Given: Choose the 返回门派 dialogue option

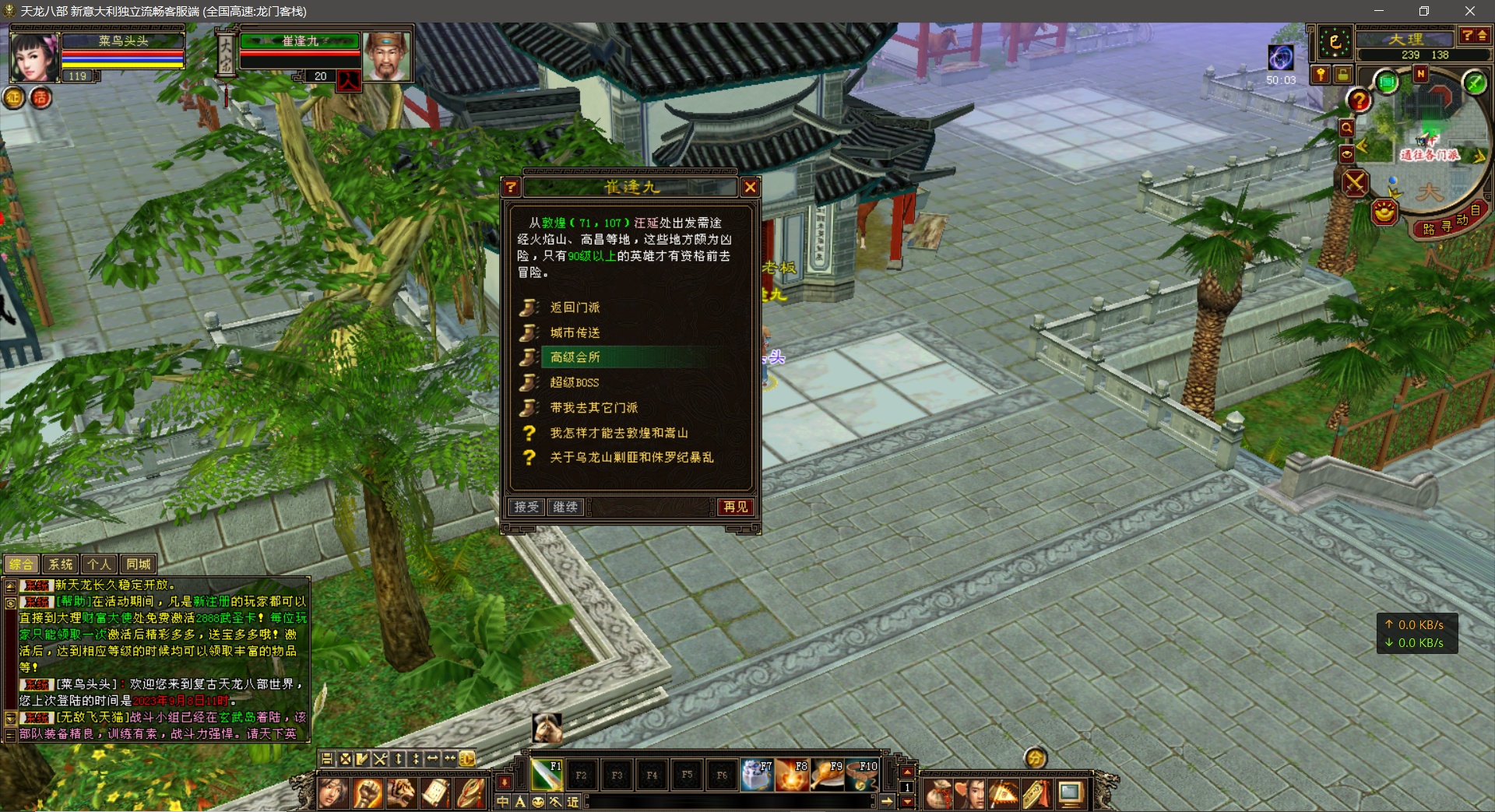Looking at the screenshot, I should pyautogui.click(x=575, y=308).
